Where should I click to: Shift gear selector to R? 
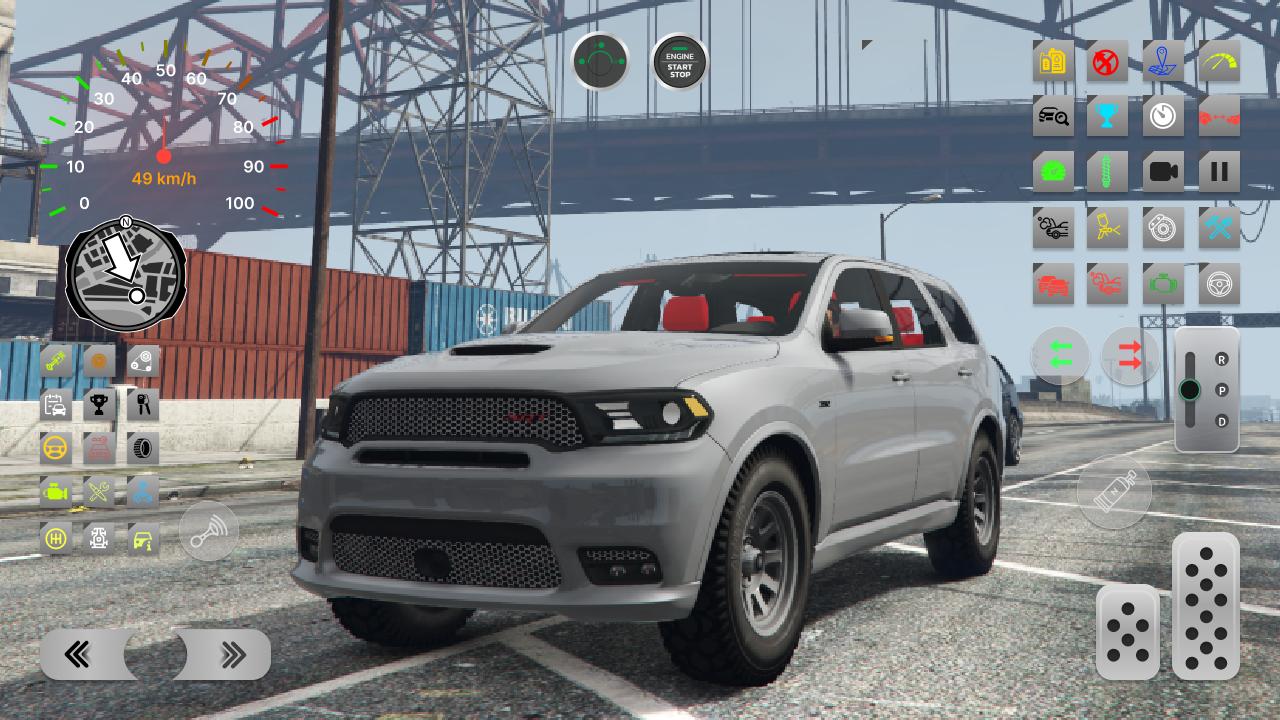(1222, 360)
